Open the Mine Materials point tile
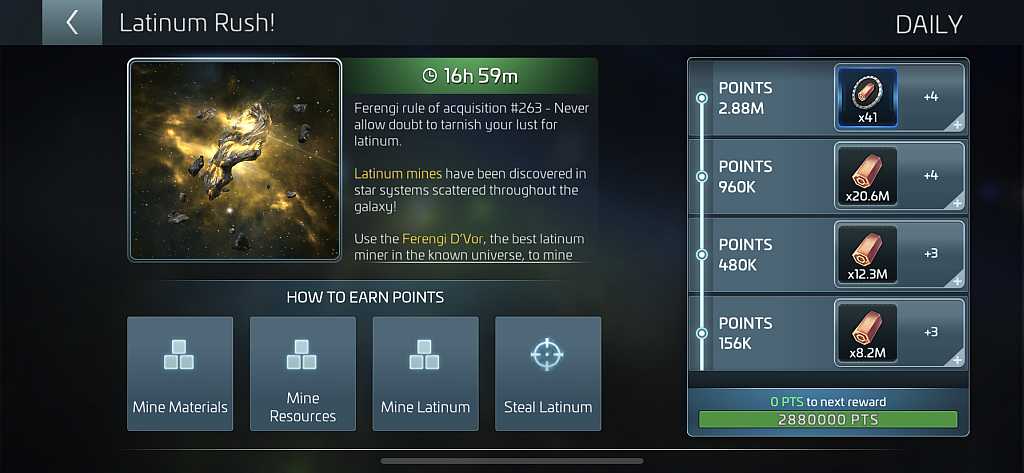The image size is (1024, 473). pos(180,373)
